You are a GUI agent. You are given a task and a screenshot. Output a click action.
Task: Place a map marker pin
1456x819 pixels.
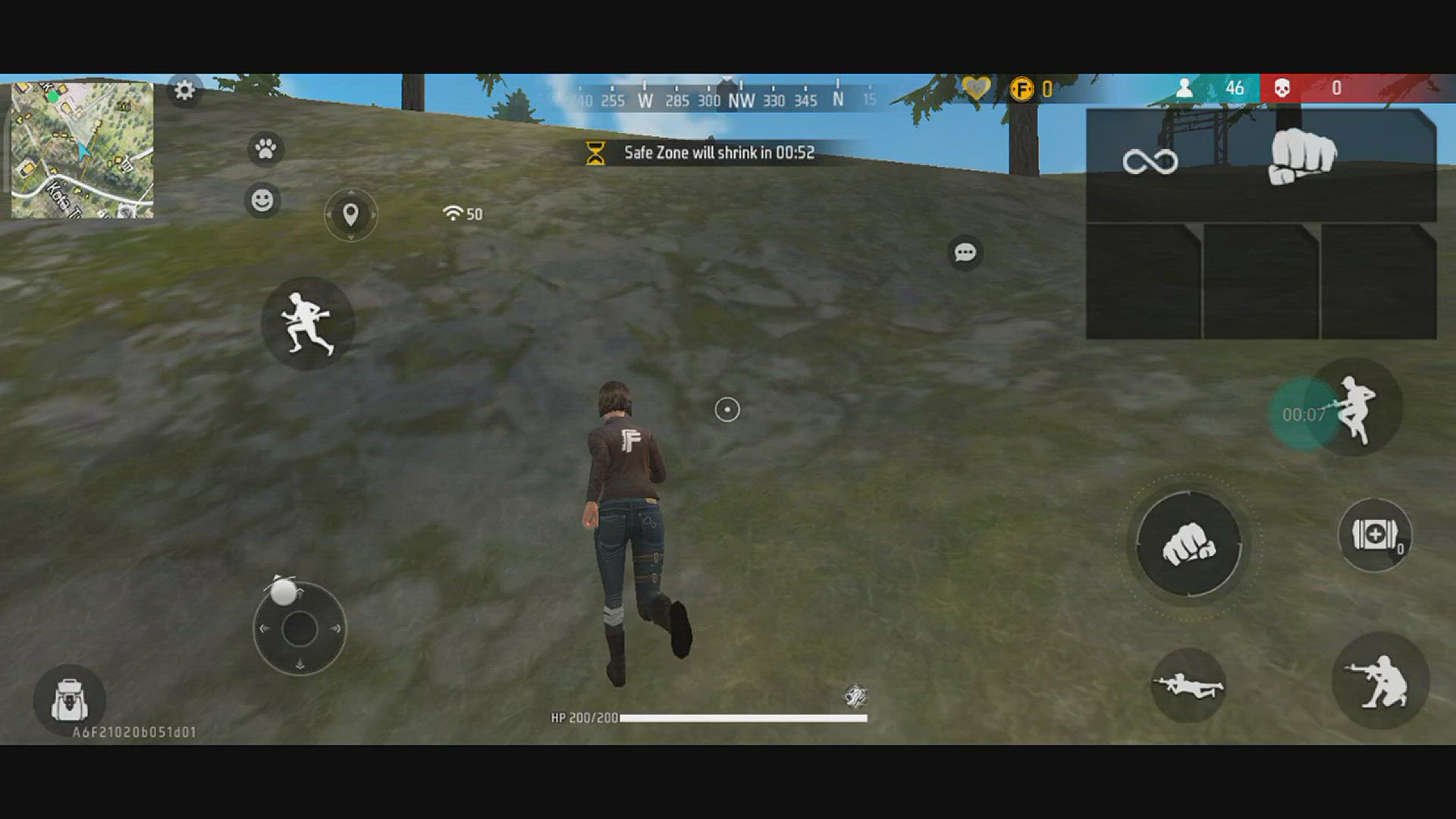[350, 215]
